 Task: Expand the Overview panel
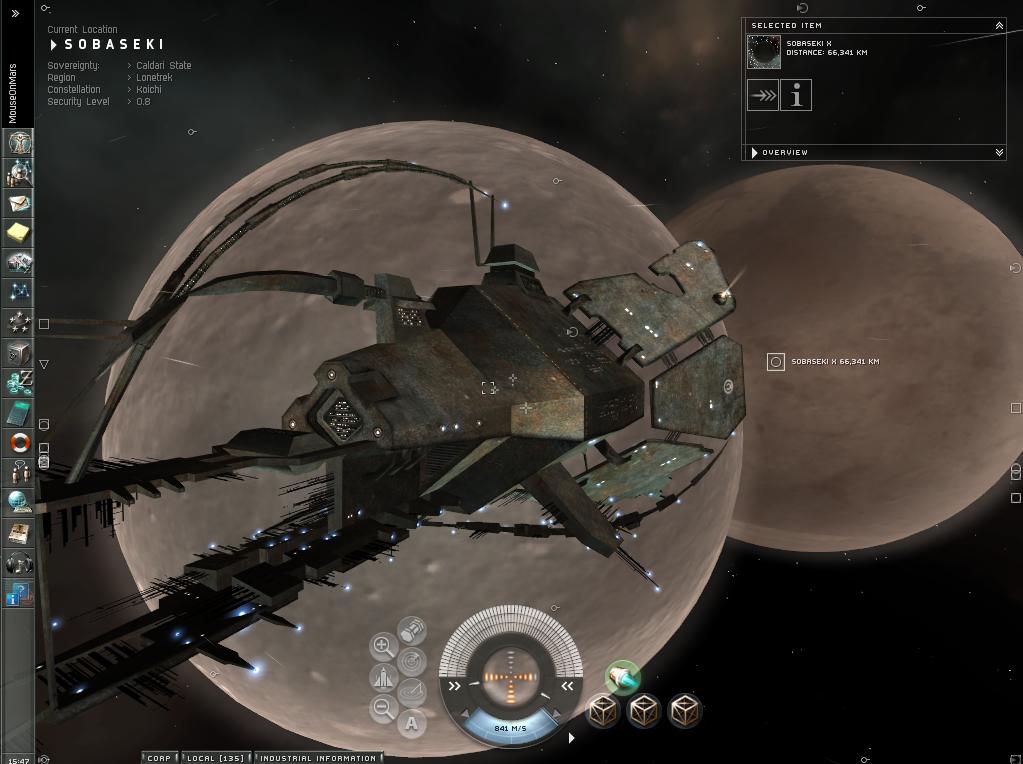click(x=998, y=152)
